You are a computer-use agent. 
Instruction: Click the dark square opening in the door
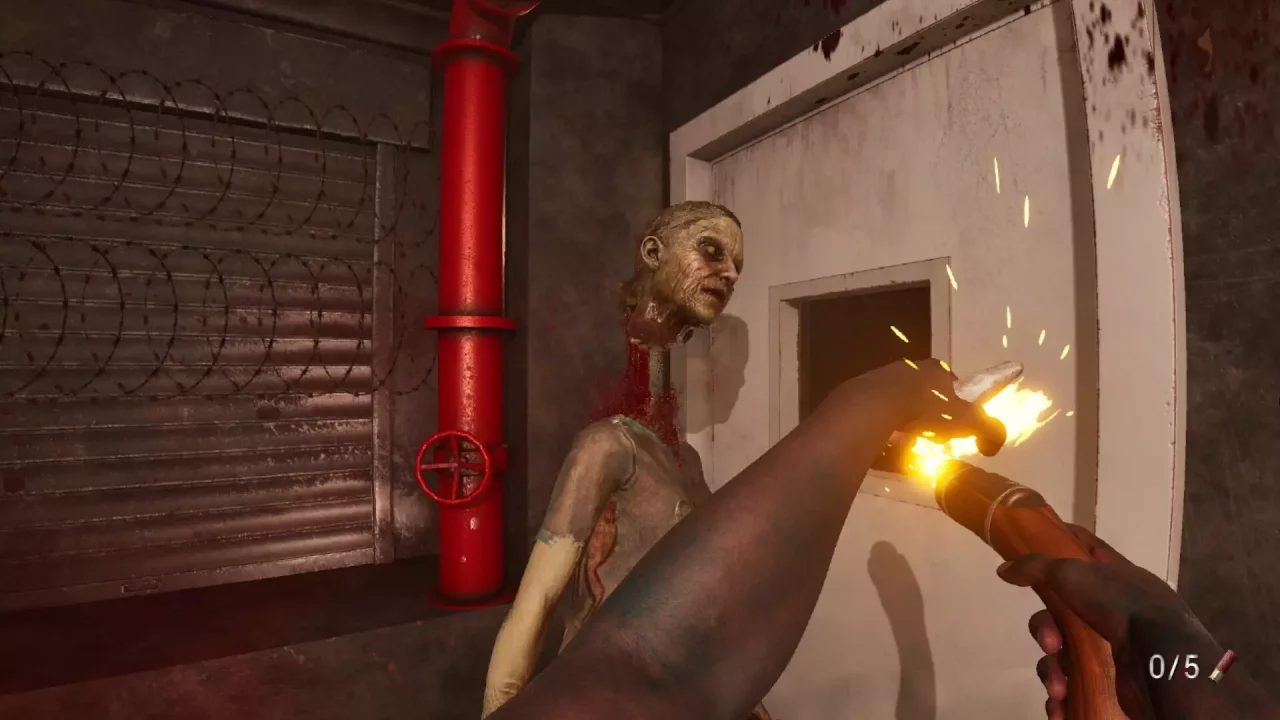click(845, 345)
